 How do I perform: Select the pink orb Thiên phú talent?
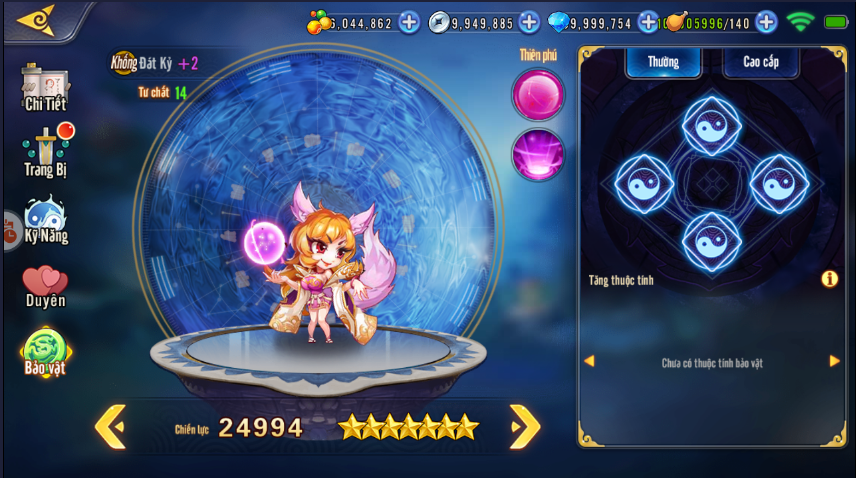(x=538, y=94)
